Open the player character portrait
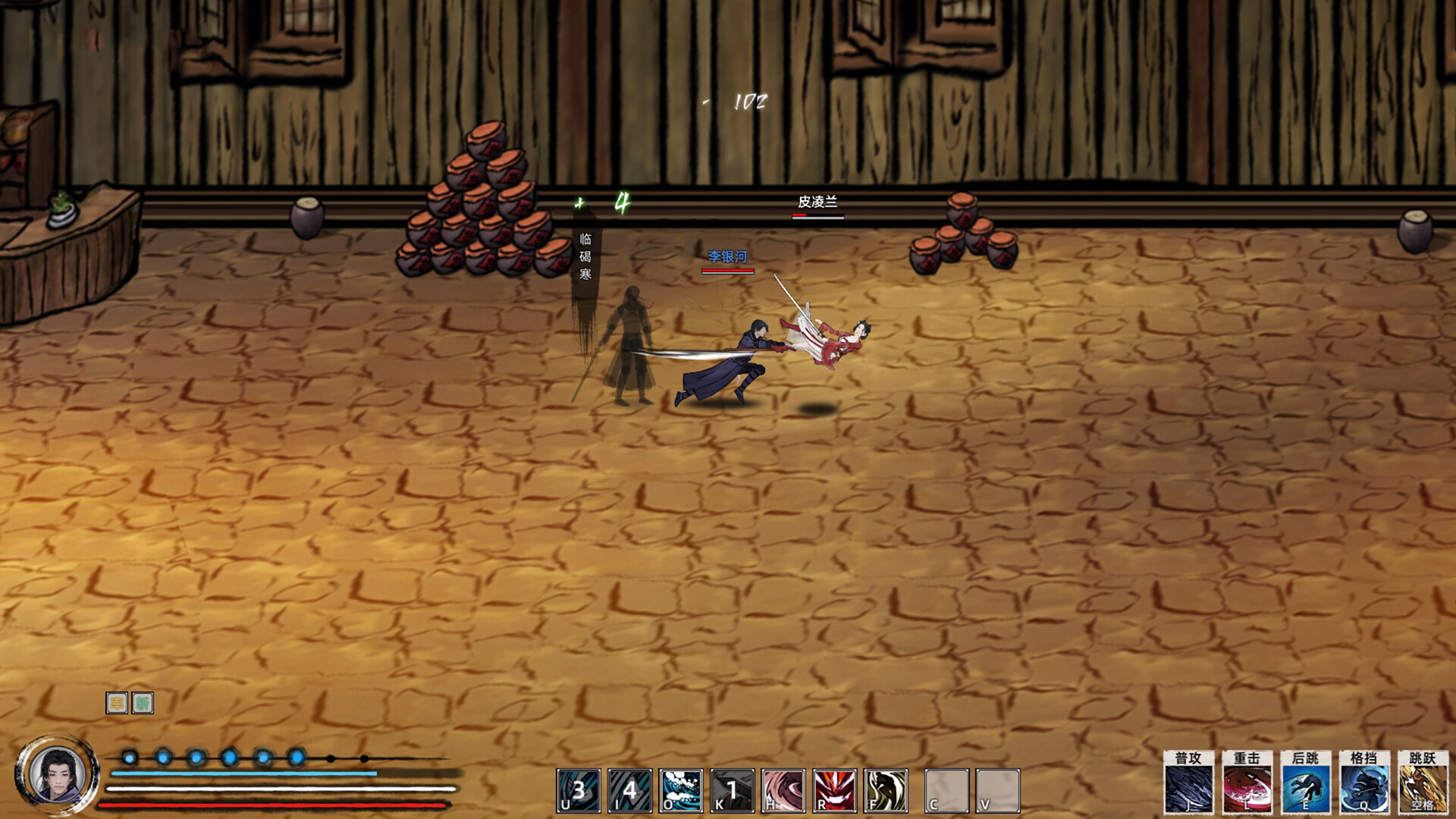 (x=58, y=775)
